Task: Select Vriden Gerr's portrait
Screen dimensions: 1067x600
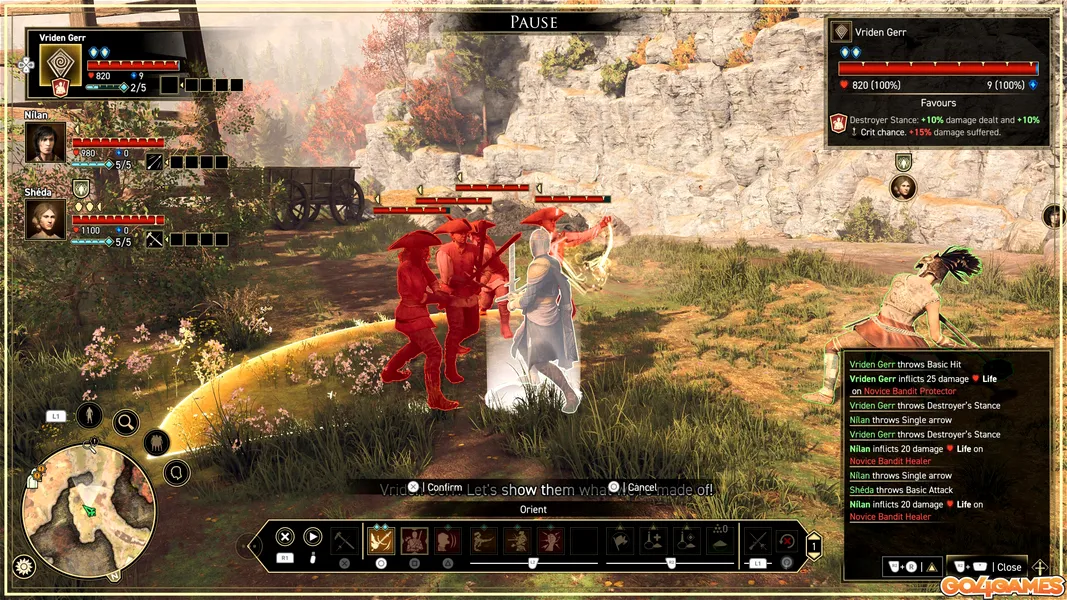Action: (60, 71)
